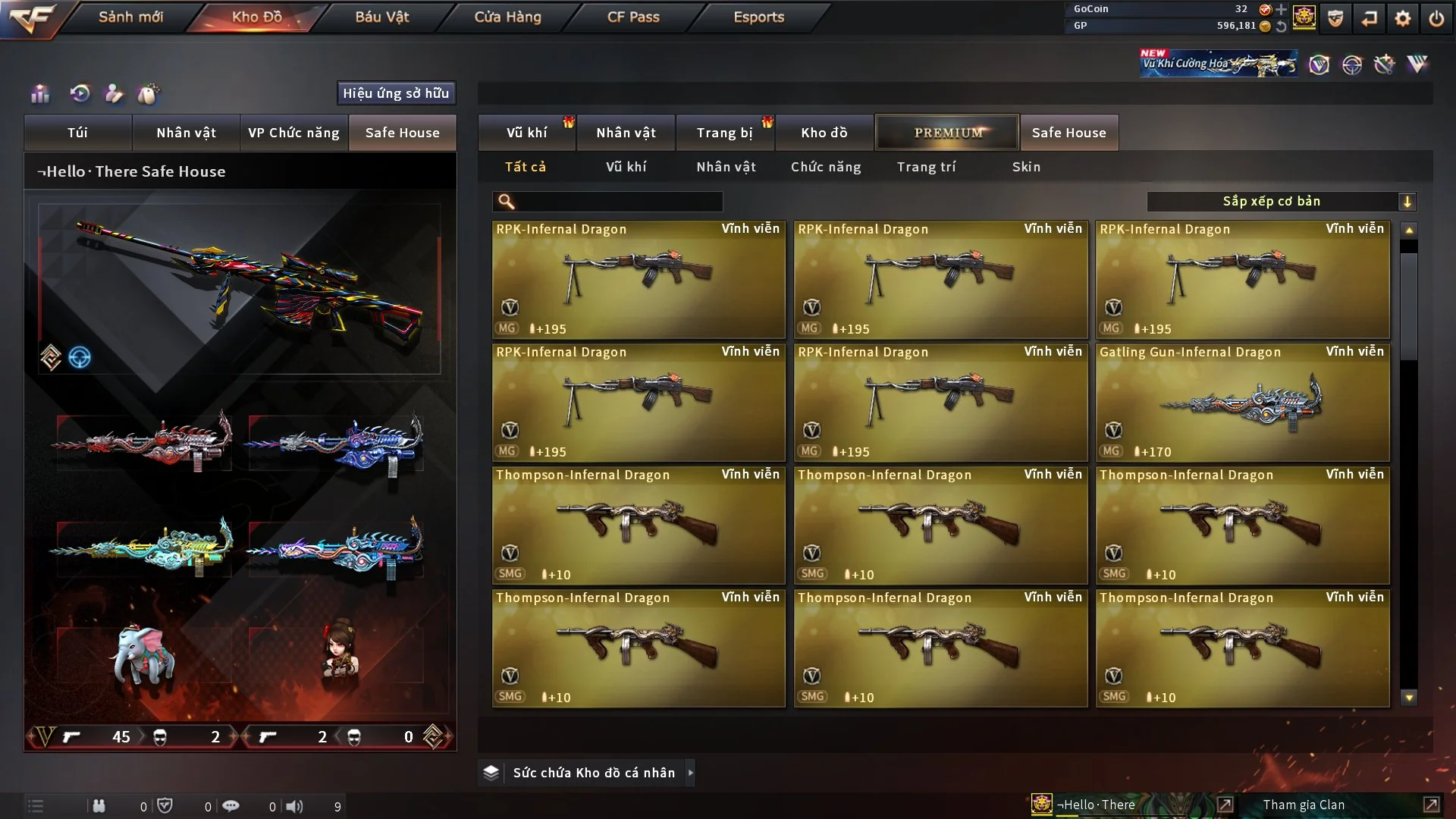This screenshot has width=1456, height=819.
Task: Select the PREMIUM tab
Action: [x=947, y=133]
